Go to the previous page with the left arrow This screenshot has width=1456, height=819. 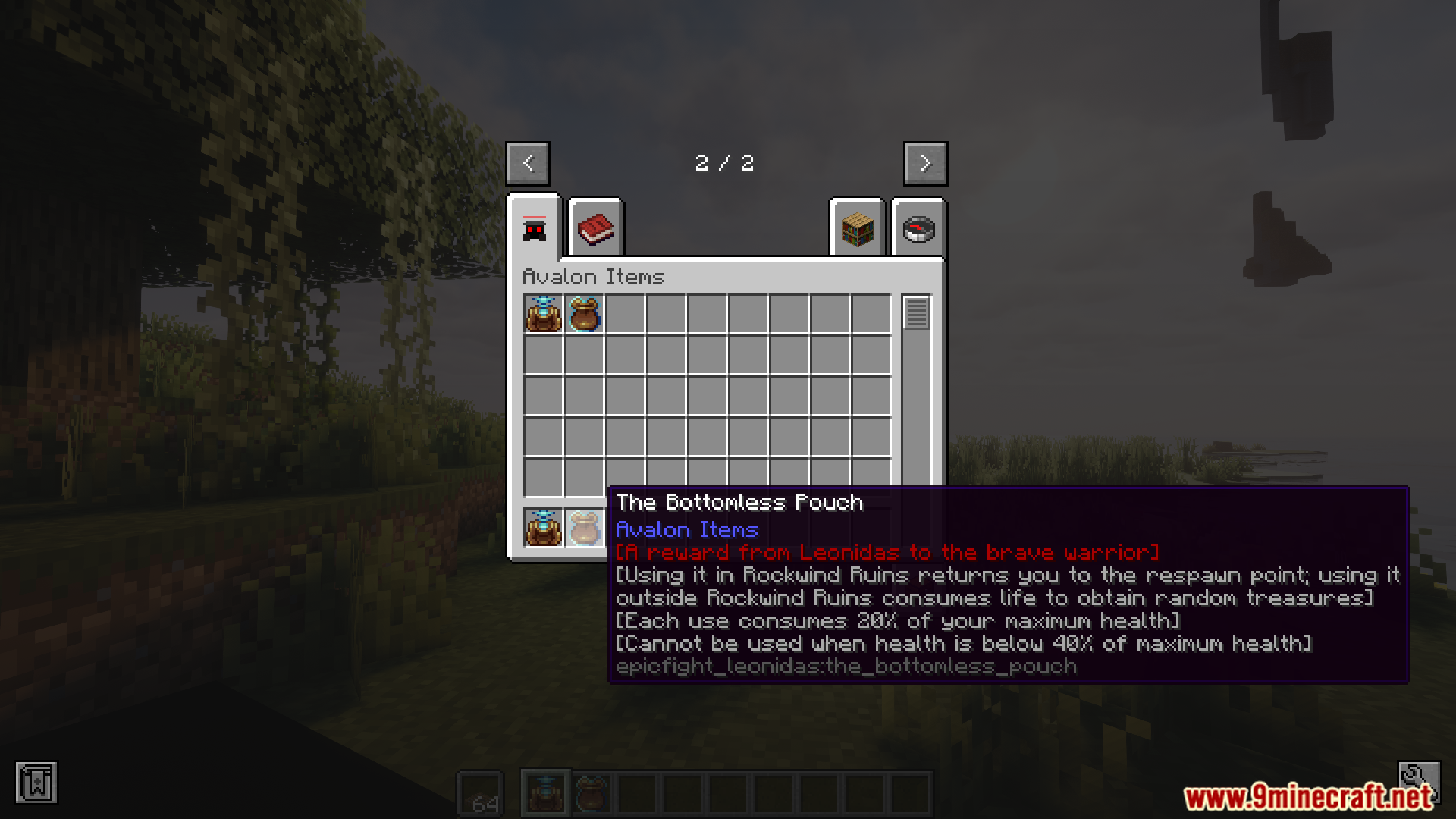527,163
